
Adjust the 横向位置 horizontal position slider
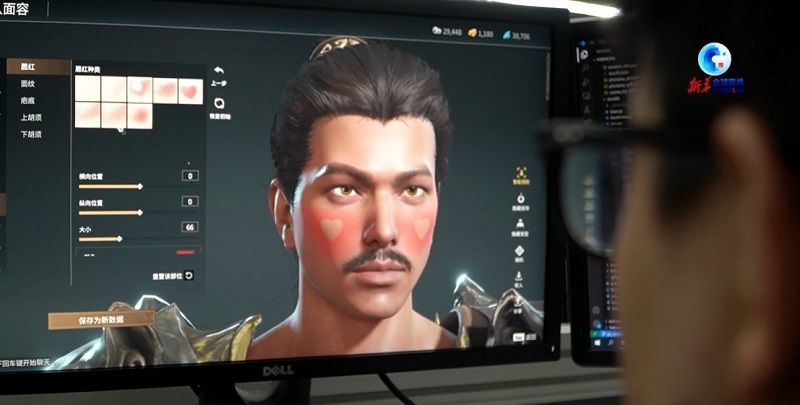(139, 186)
